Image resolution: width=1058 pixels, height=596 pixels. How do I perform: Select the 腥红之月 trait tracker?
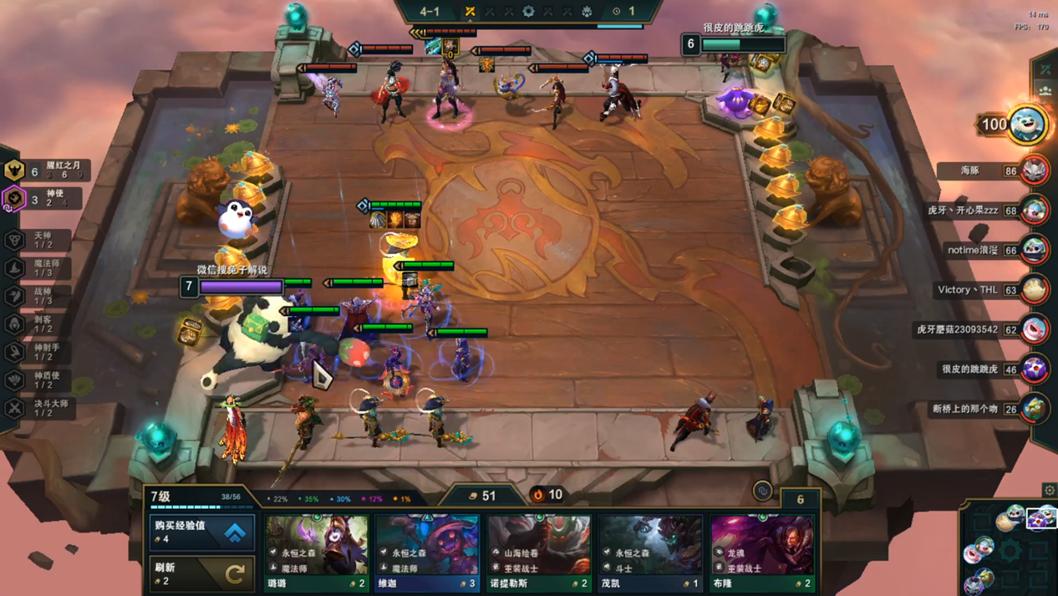pos(47,171)
